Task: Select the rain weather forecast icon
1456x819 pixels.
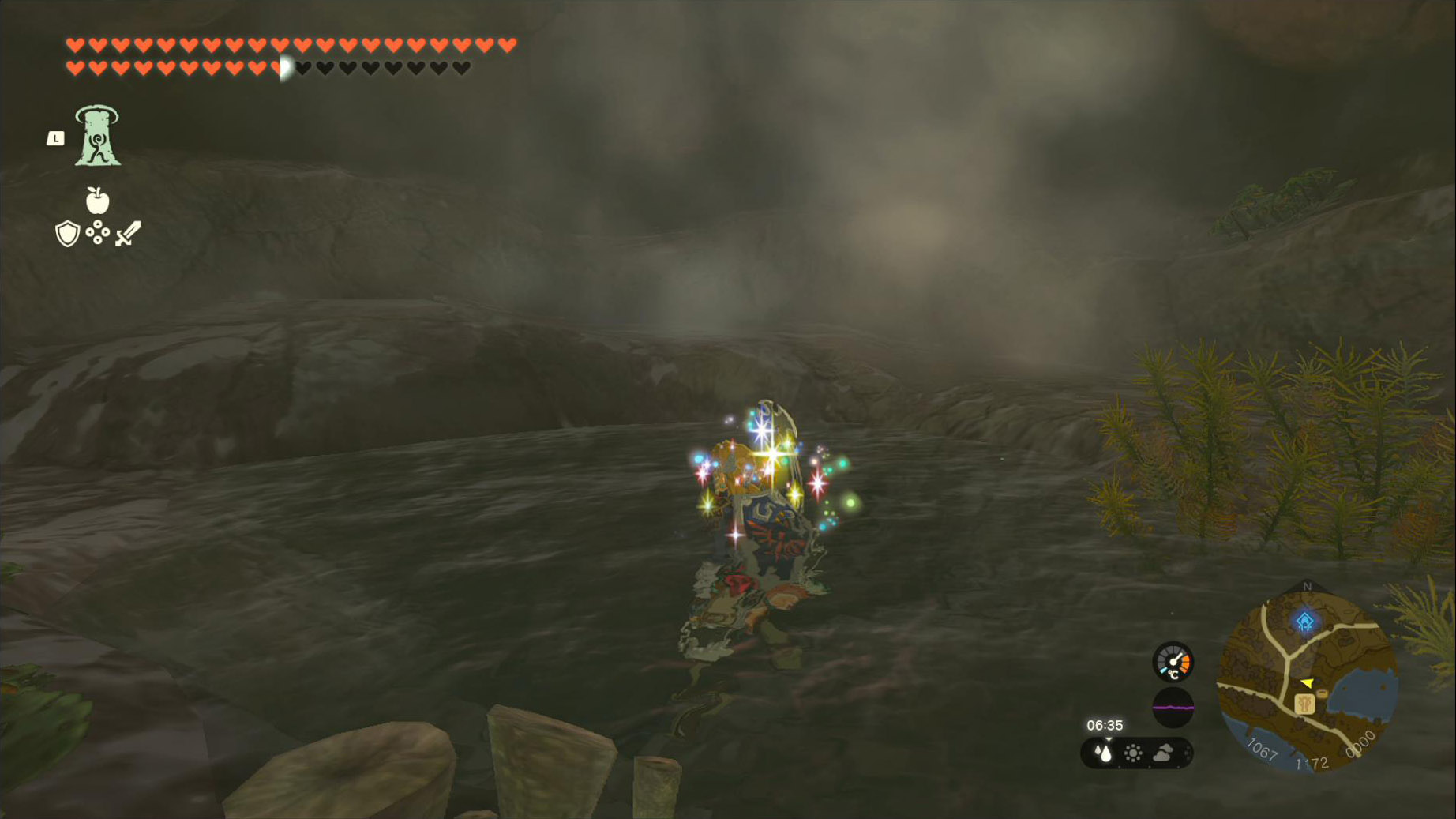Action: click(x=1104, y=753)
